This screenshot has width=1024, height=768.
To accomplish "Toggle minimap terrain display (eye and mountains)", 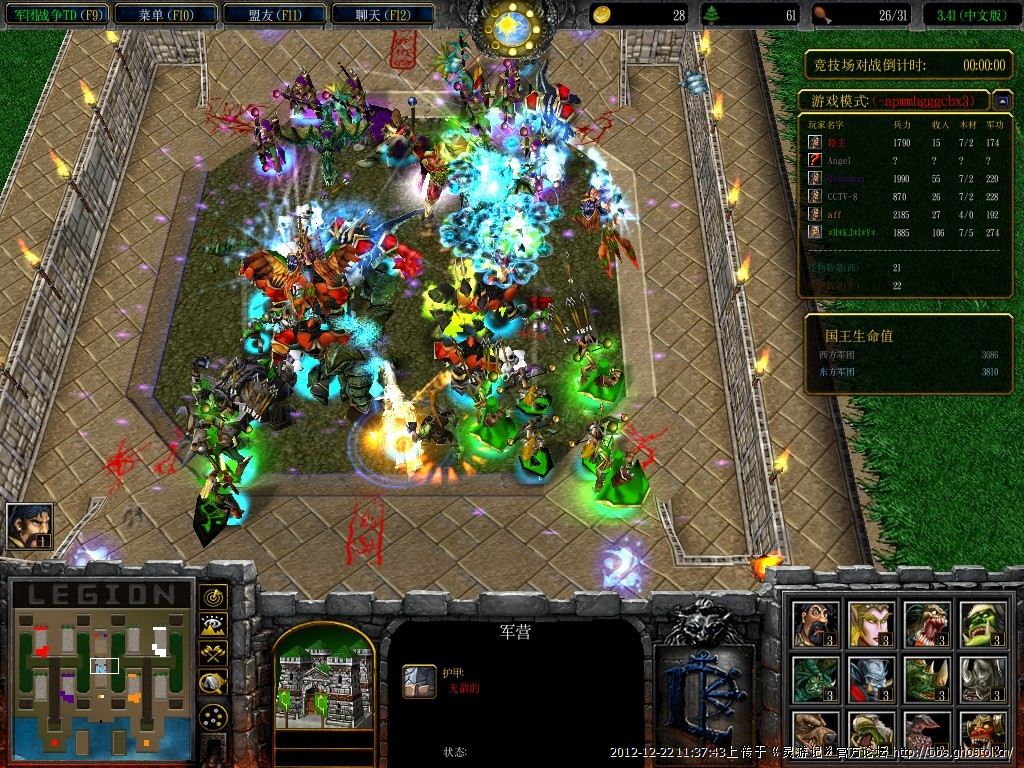I will tap(213, 625).
